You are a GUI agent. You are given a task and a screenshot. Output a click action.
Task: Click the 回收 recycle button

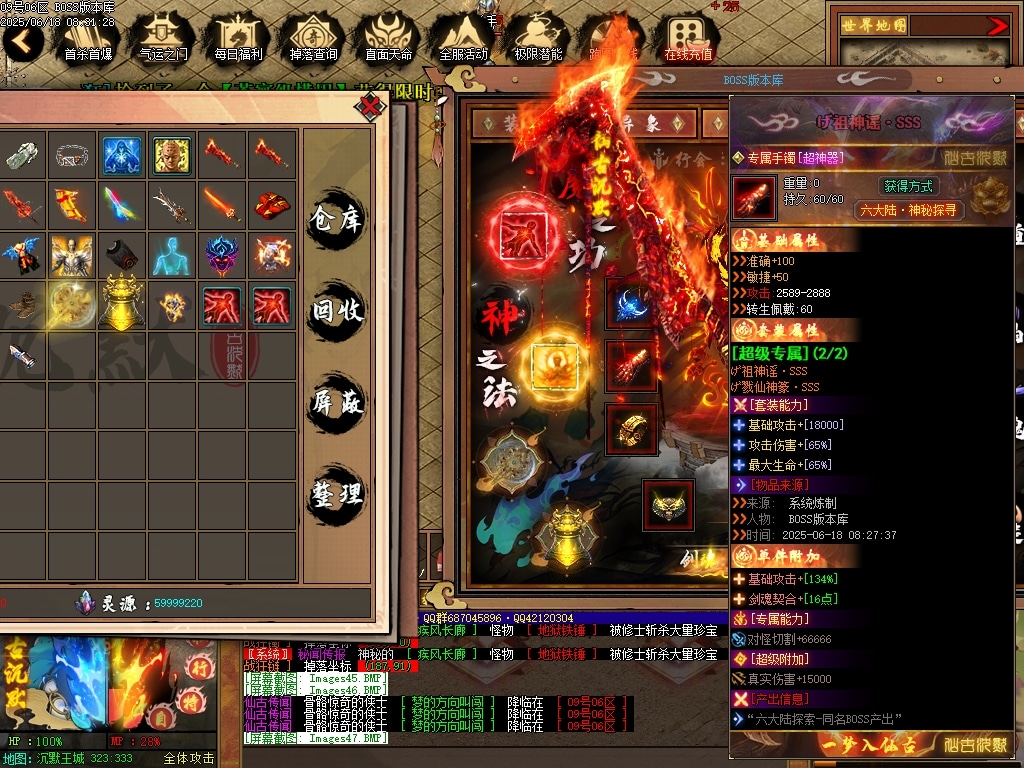(x=336, y=311)
